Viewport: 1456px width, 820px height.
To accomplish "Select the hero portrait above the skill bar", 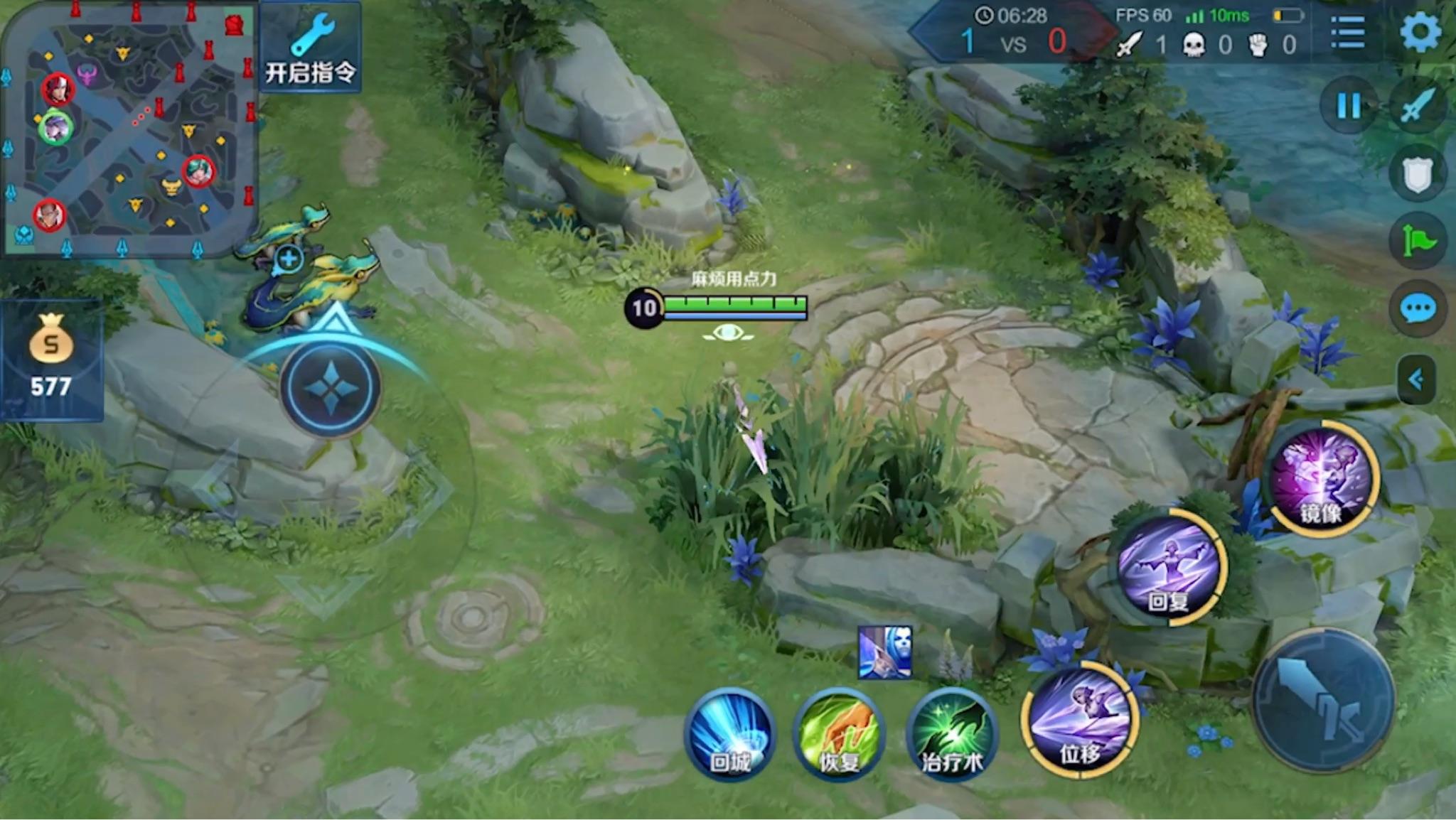I will [x=884, y=652].
